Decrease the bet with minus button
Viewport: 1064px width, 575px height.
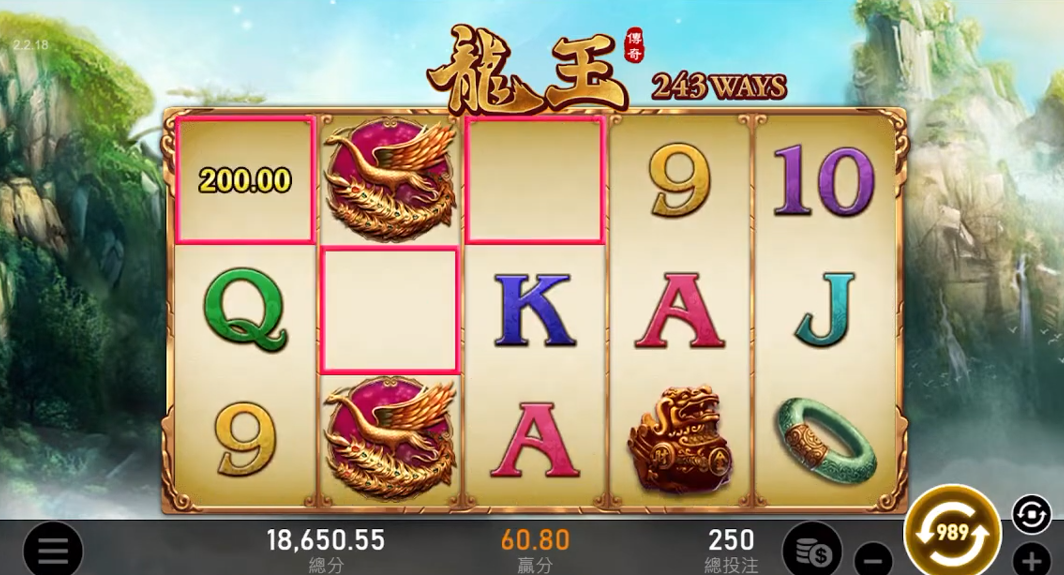874,558
